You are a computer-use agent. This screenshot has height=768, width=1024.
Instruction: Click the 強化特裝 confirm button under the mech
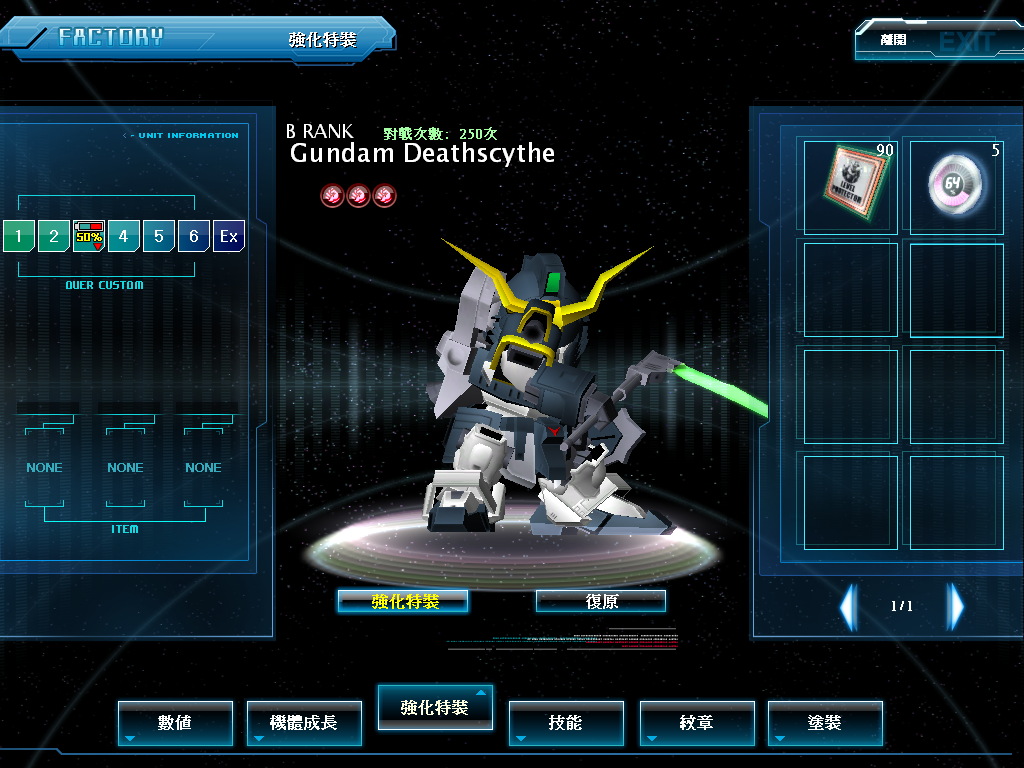pyautogui.click(x=403, y=601)
